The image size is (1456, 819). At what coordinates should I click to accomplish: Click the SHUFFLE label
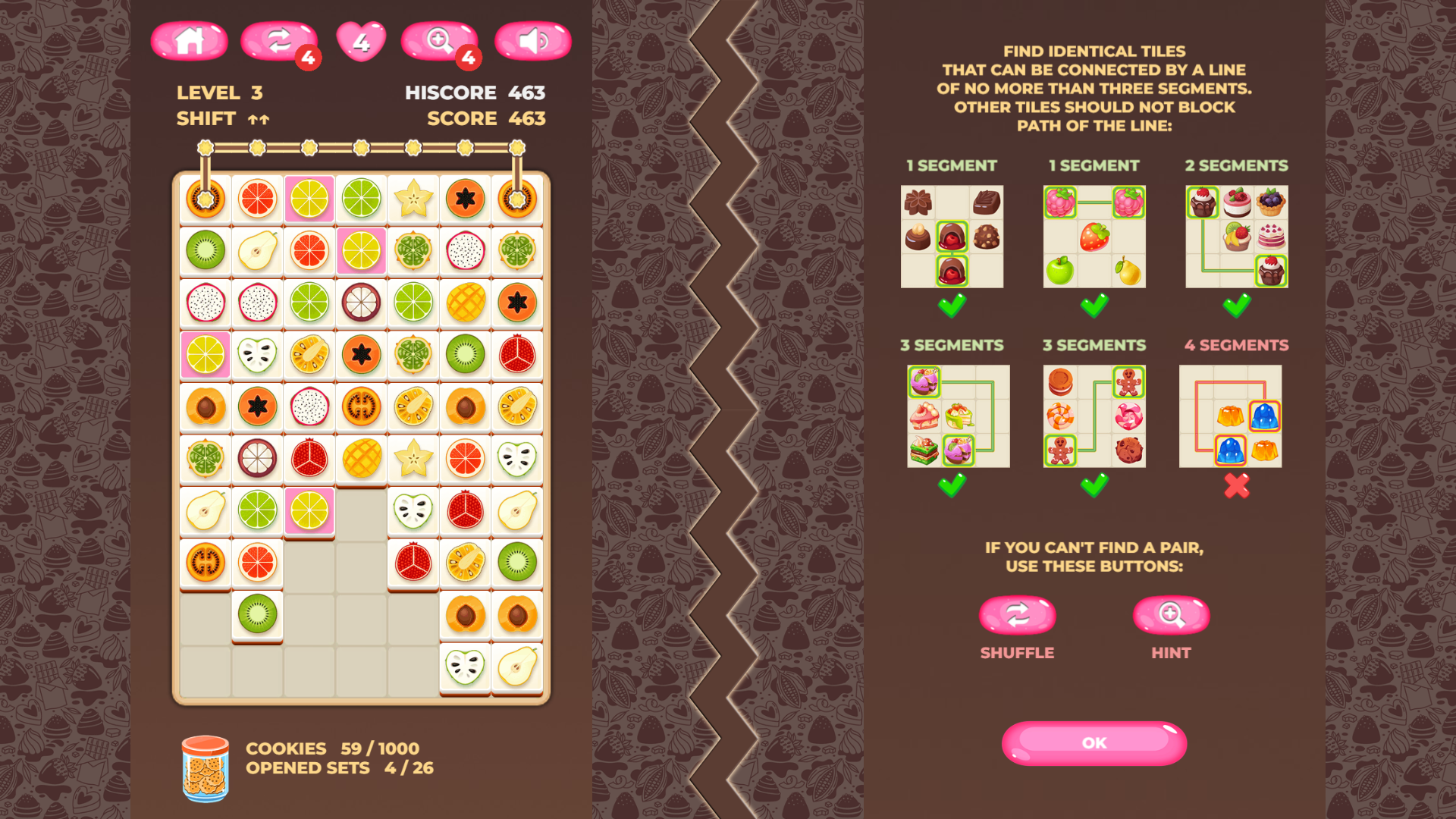coord(1017,652)
